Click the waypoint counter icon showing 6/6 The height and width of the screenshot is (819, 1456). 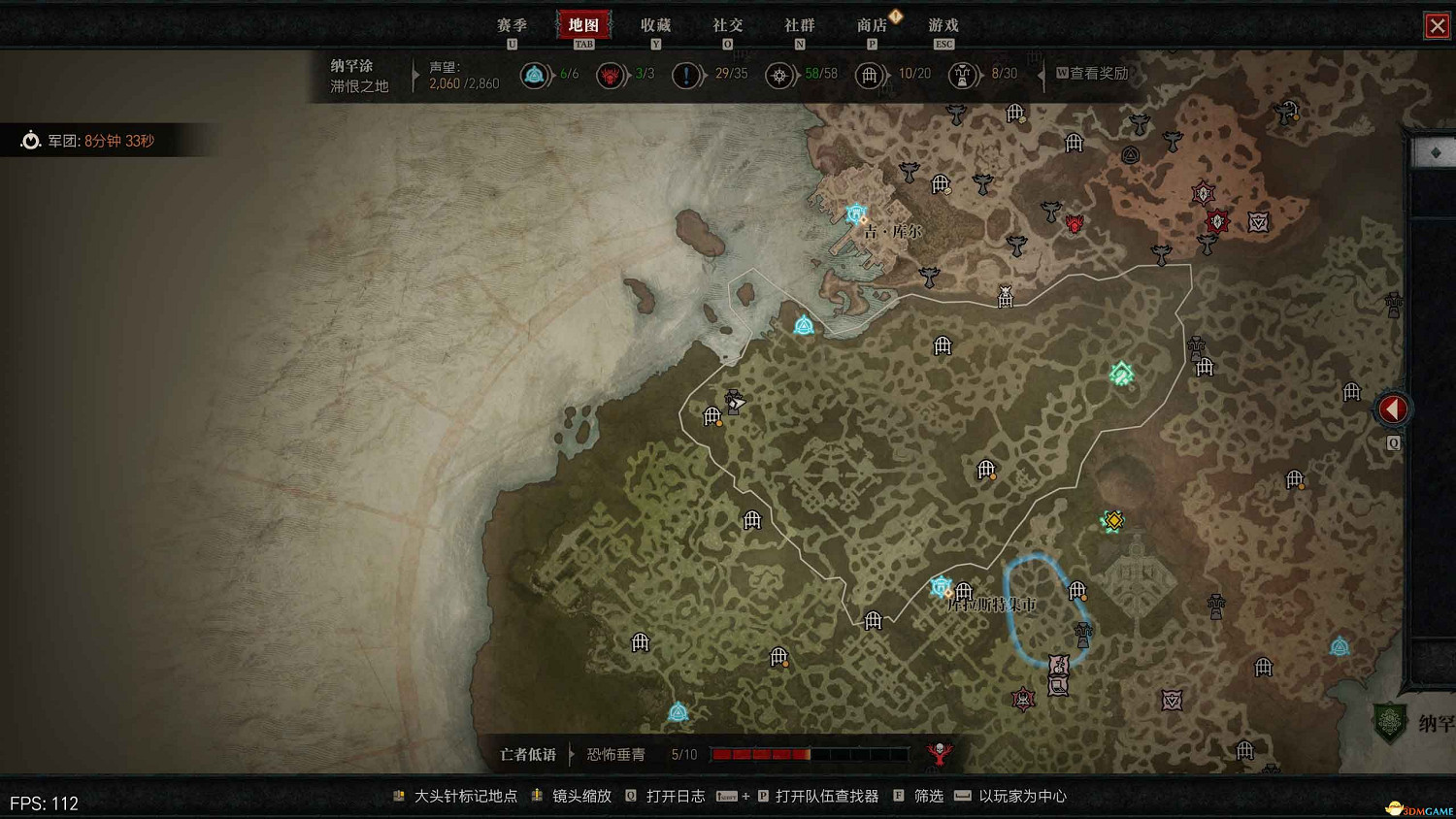point(536,75)
